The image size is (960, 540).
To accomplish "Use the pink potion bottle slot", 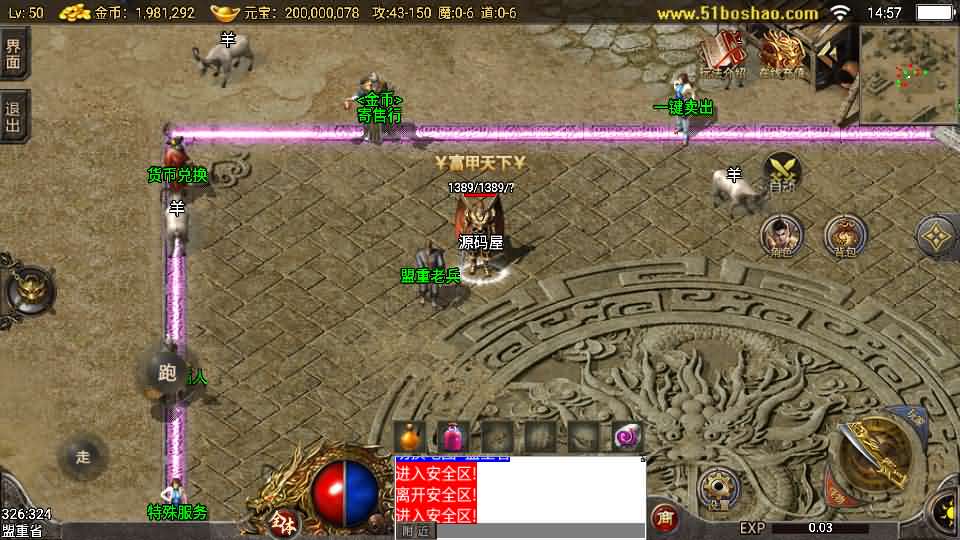I will (x=453, y=437).
